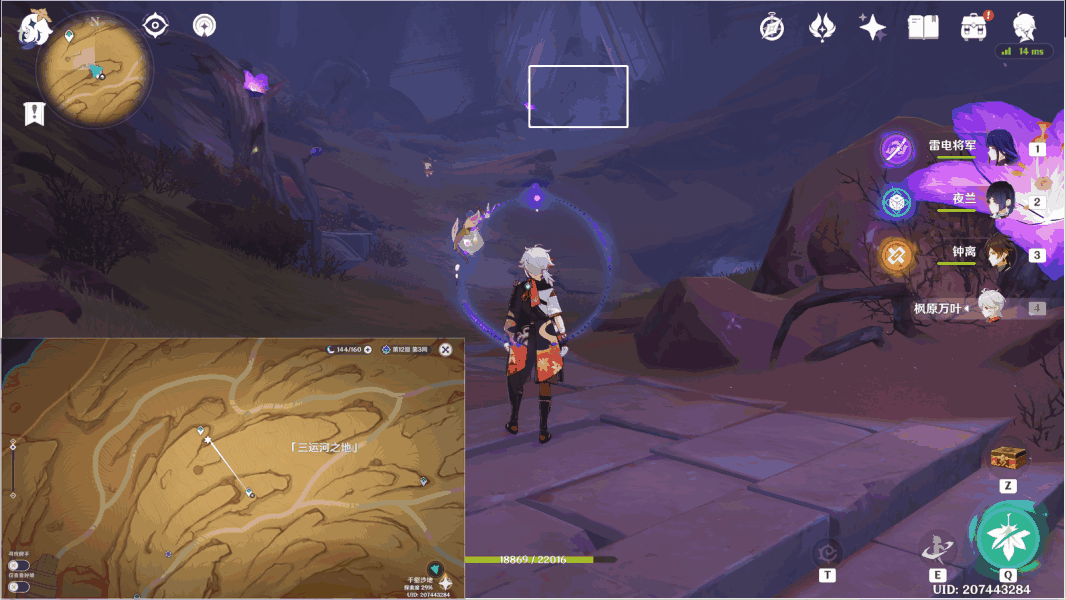The height and width of the screenshot is (600, 1066).
Task: Close the overlay map panel
Action: [x=446, y=349]
